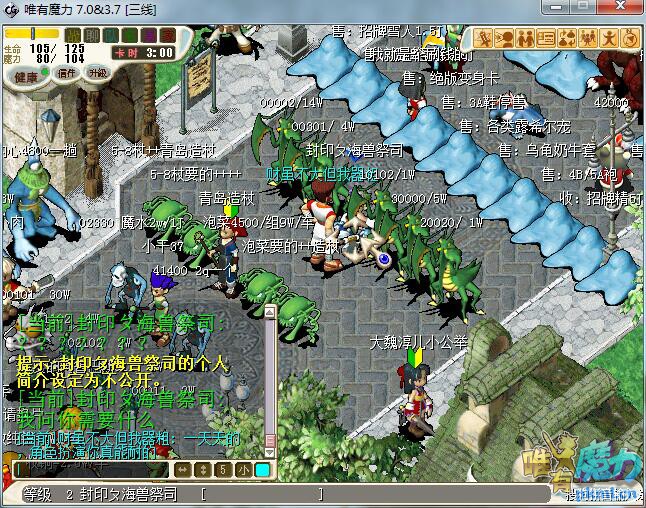Choose the two-person team-up icon
The height and width of the screenshot is (508, 646).
[x=526, y=39]
